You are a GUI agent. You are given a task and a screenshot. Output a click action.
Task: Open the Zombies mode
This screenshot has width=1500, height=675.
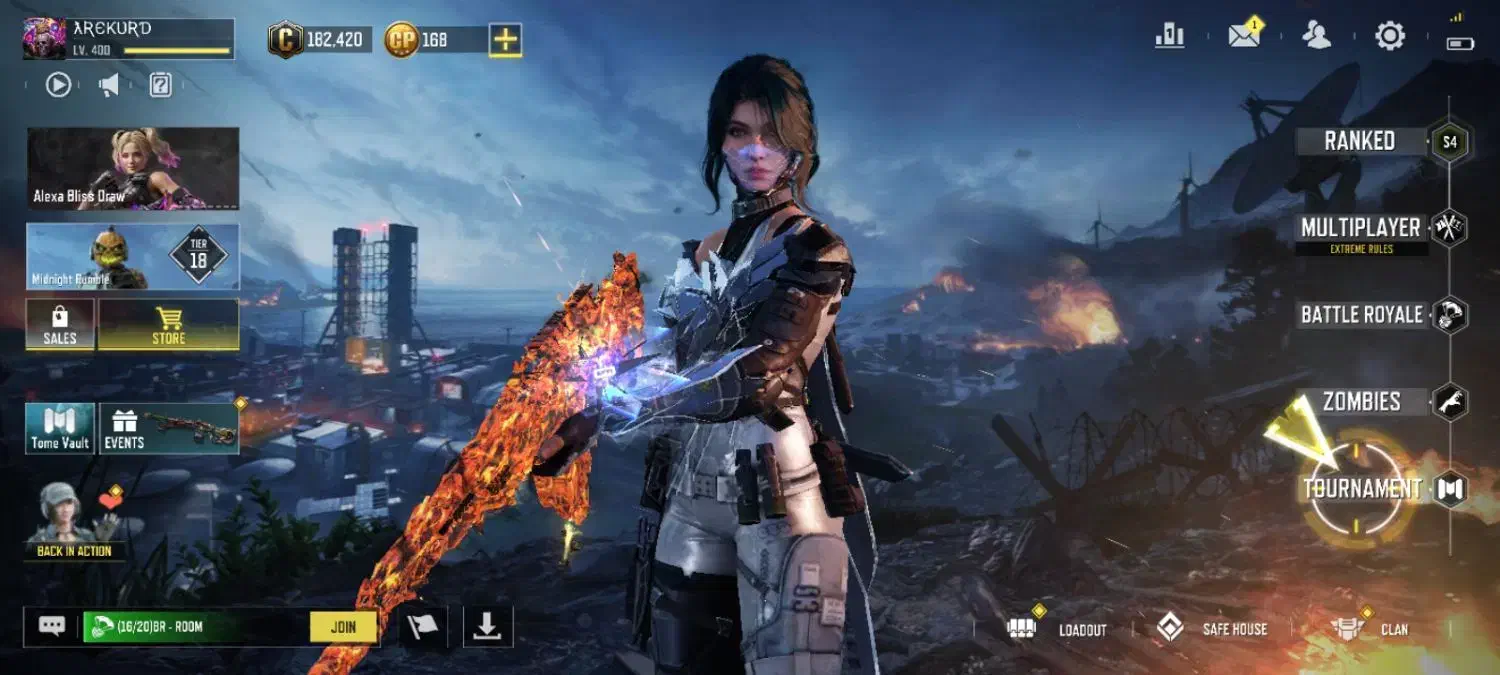click(1361, 402)
